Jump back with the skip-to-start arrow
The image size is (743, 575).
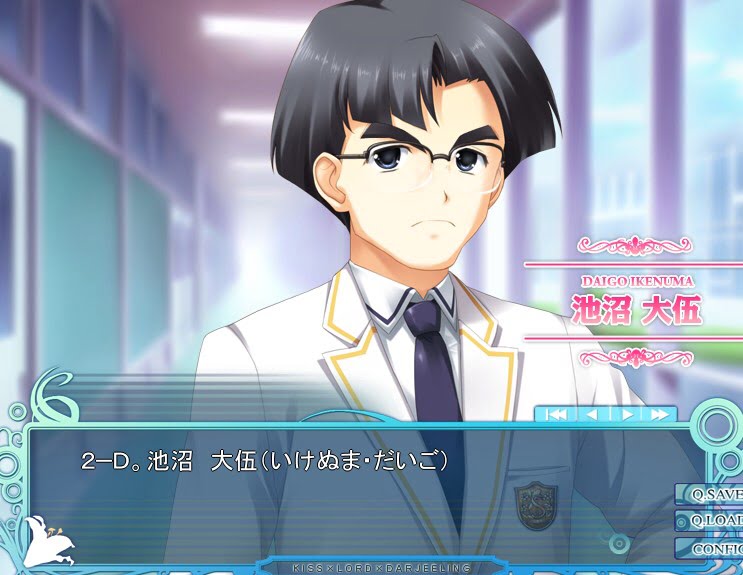(555, 414)
